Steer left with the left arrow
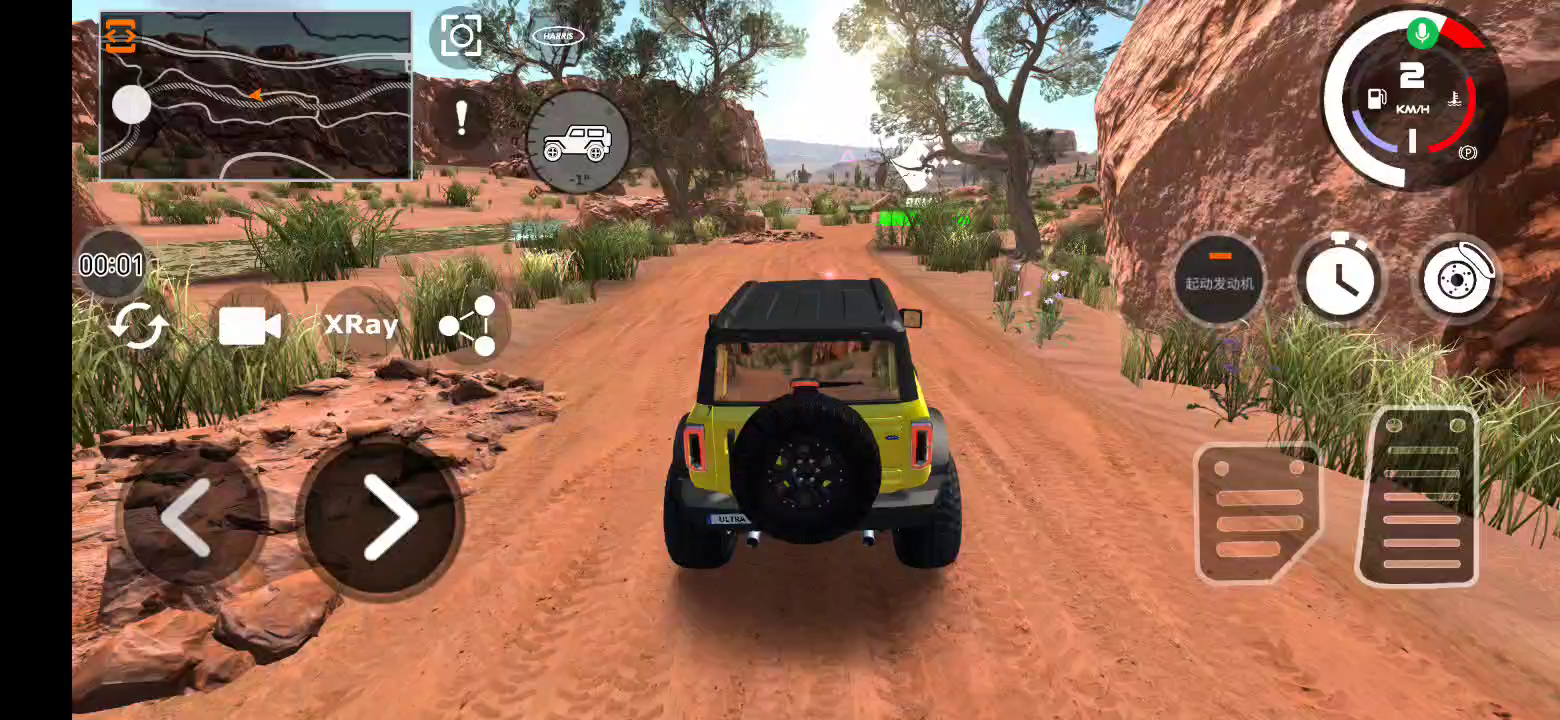Image resolution: width=1560 pixels, height=720 pixels. [x=189, y=516]
